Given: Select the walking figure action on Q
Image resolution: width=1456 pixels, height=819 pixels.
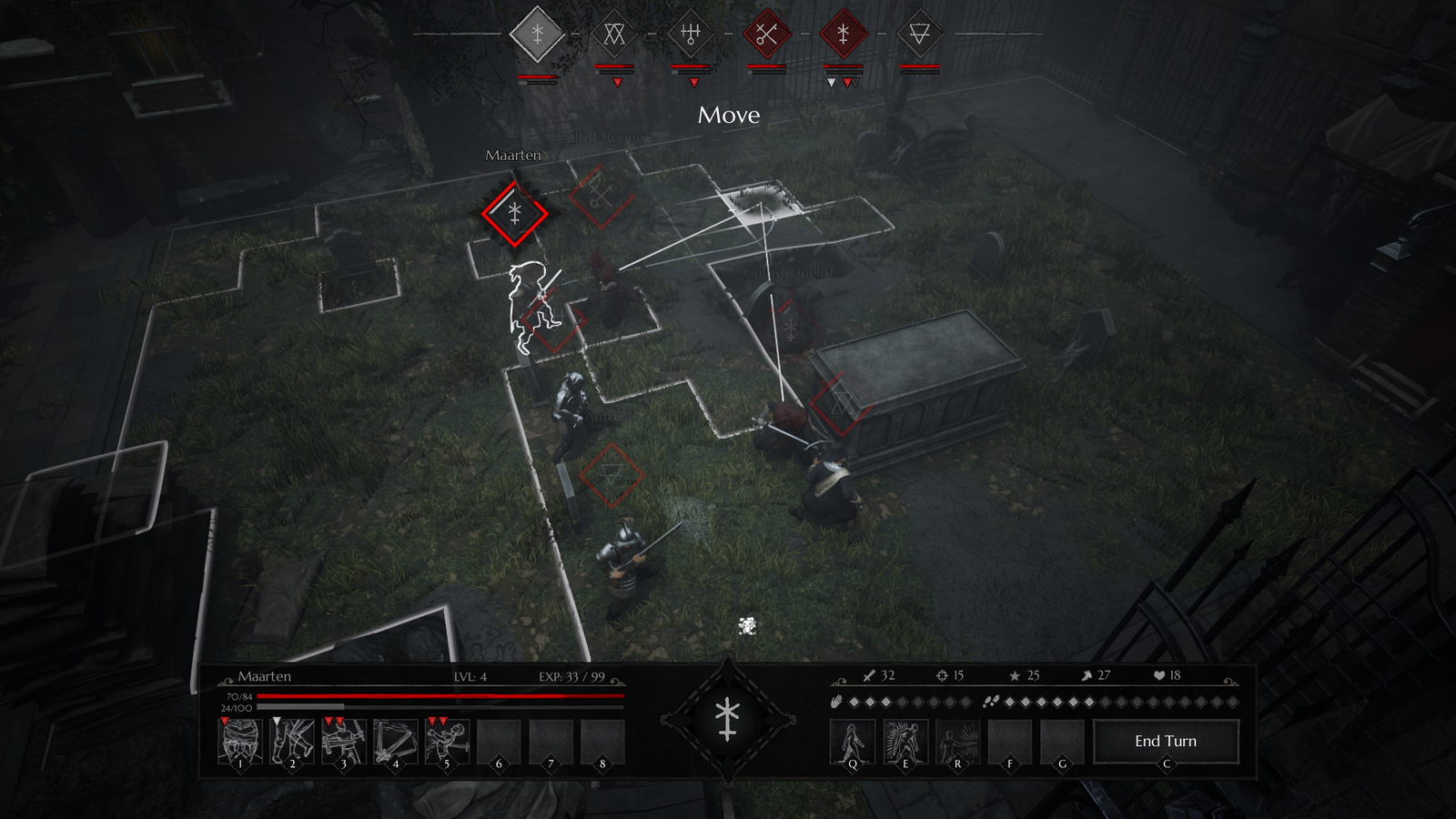Looking at the screenshot, I should [x=853, y=742].
